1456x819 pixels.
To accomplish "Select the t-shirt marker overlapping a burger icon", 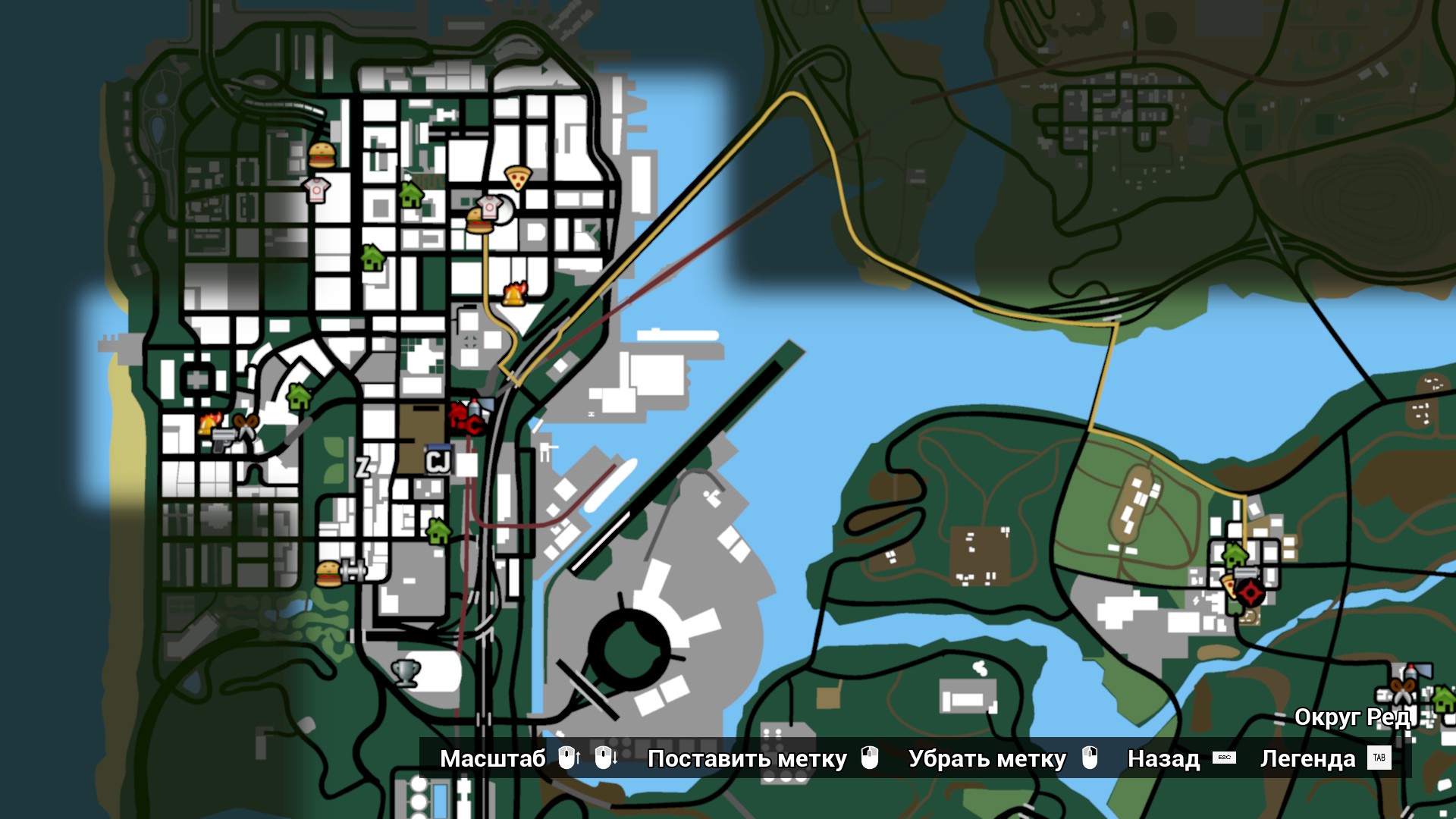I will 491,206.
